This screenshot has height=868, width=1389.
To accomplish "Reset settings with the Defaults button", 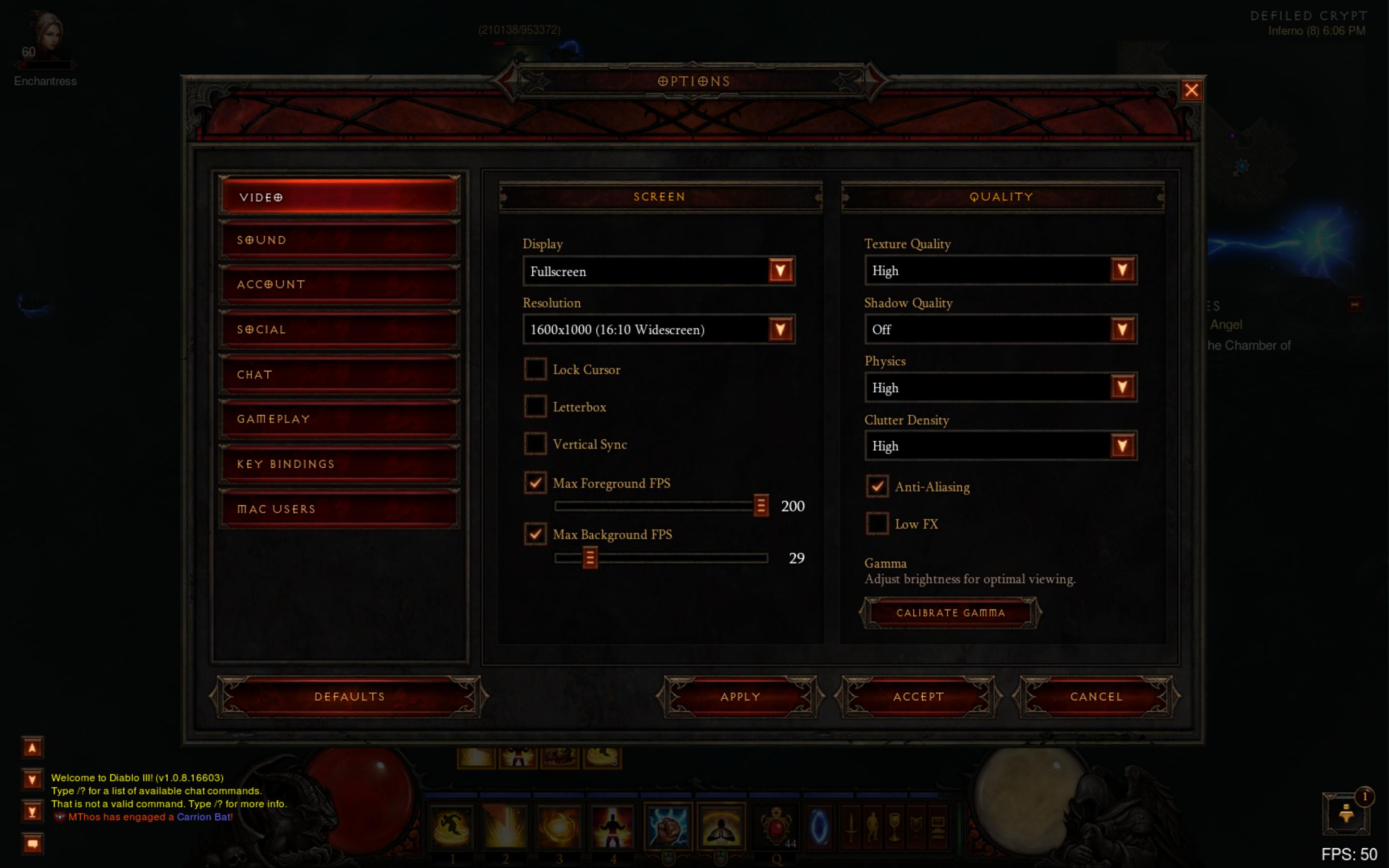I will 349,696.
